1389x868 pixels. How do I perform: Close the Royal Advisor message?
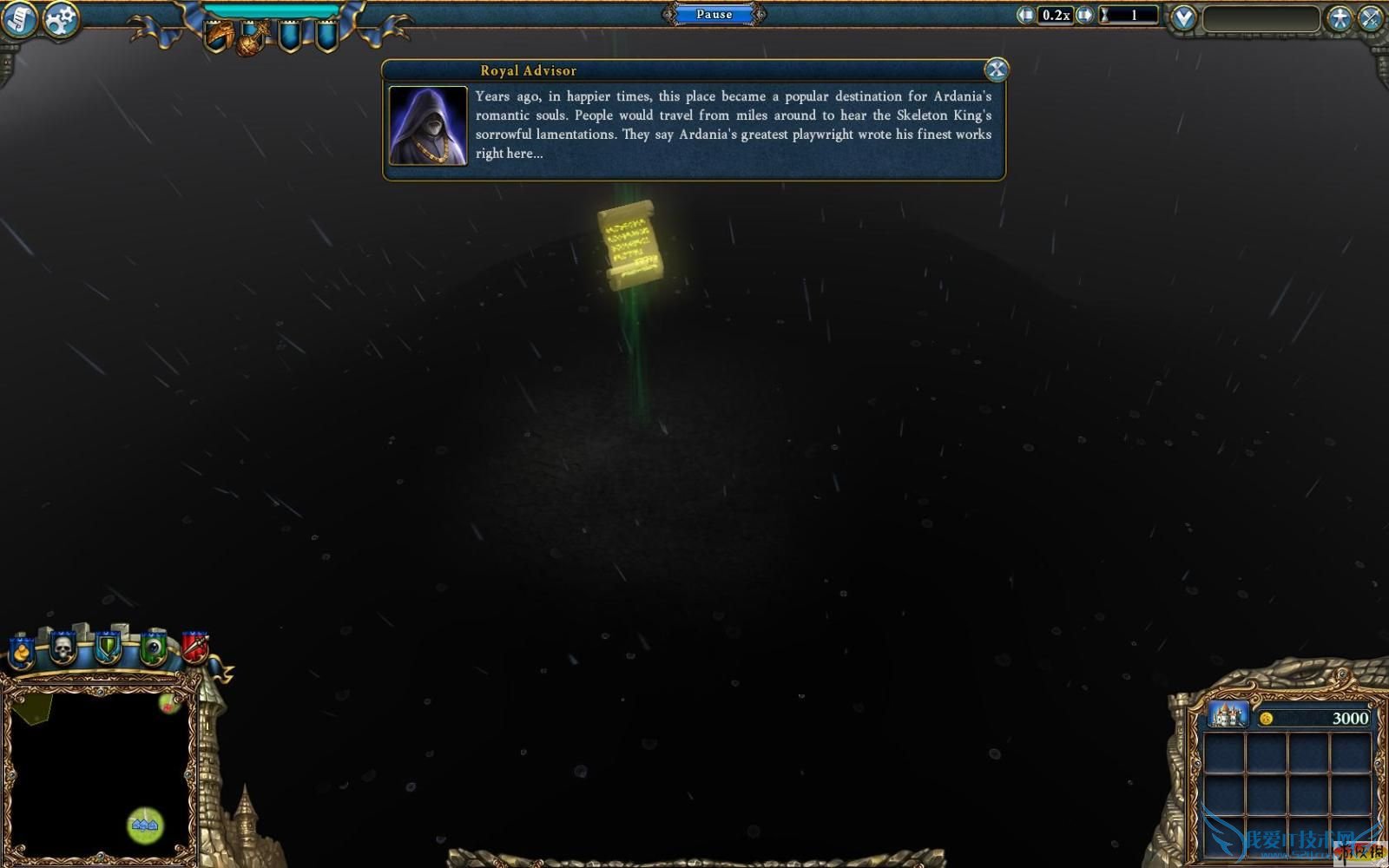tap(996, 69)
